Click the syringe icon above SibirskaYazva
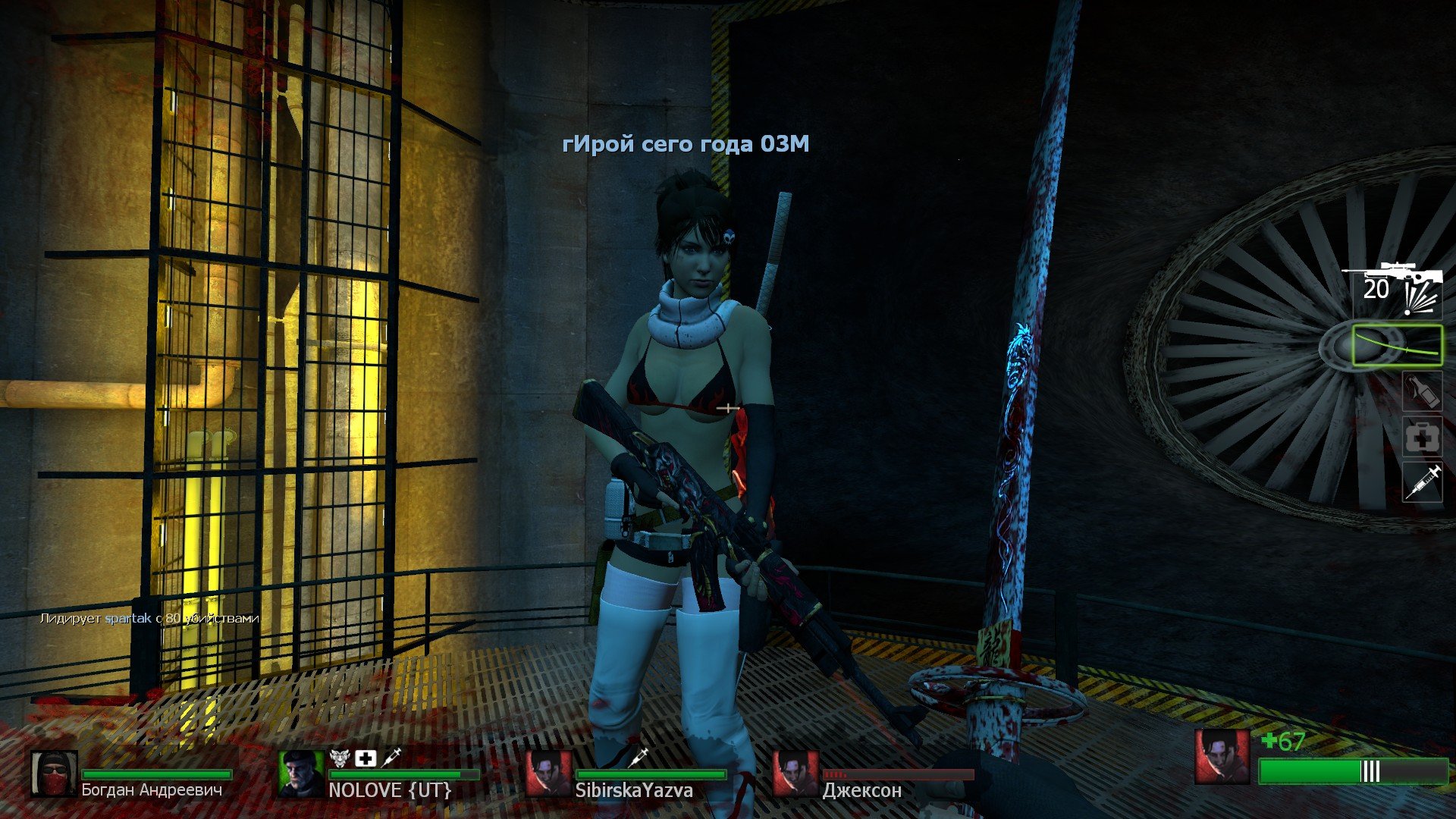This screenshot has width=1456, height=819. 639,756
